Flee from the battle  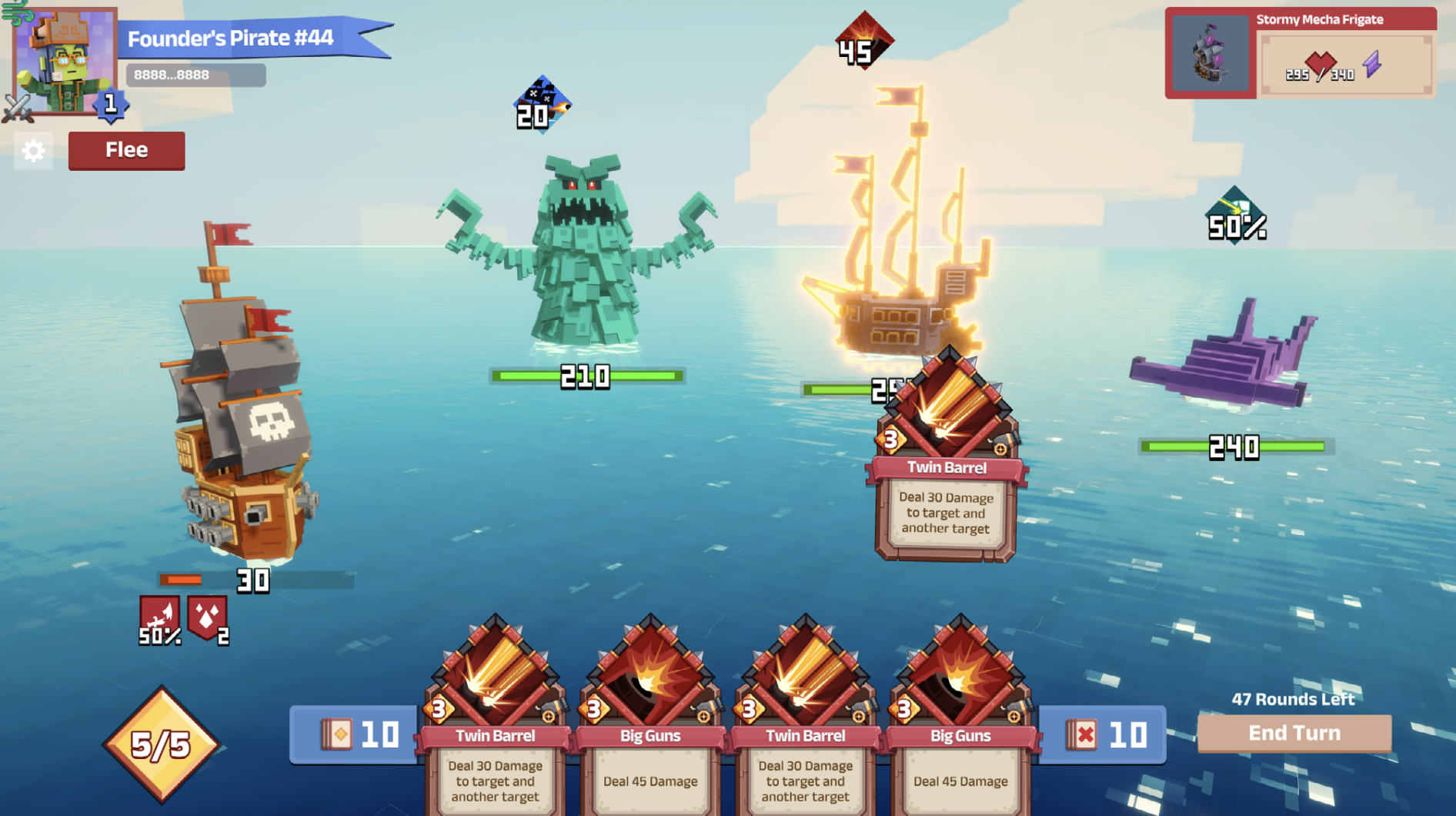[126, 150]
